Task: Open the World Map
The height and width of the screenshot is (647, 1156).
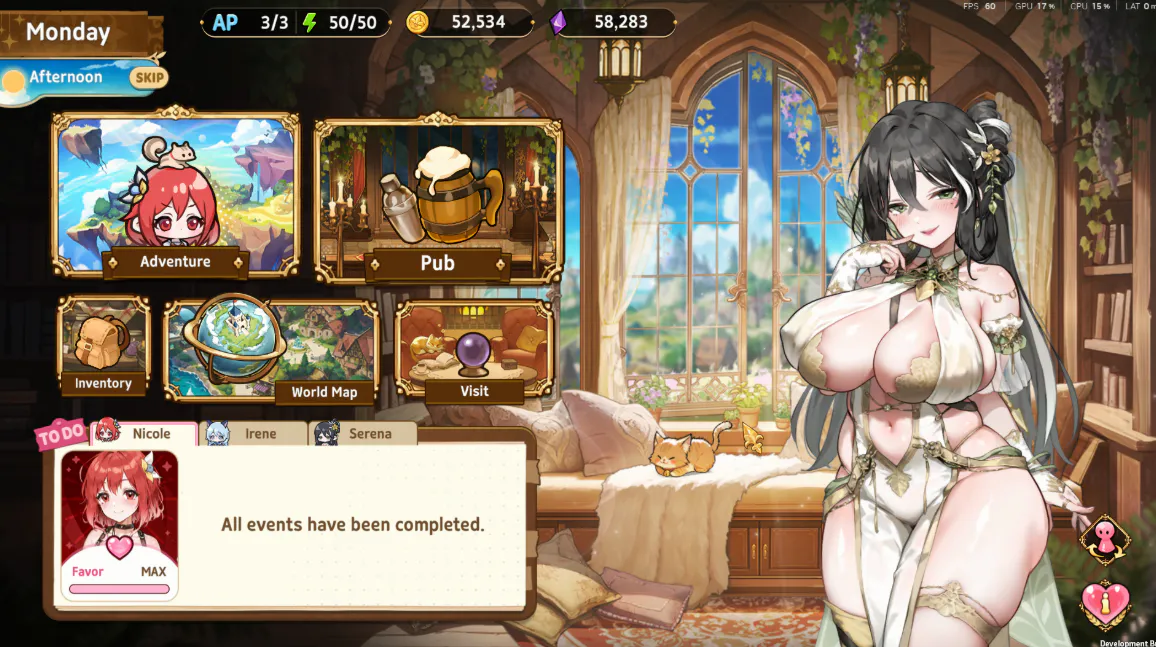Action: (x=271, y=350)
